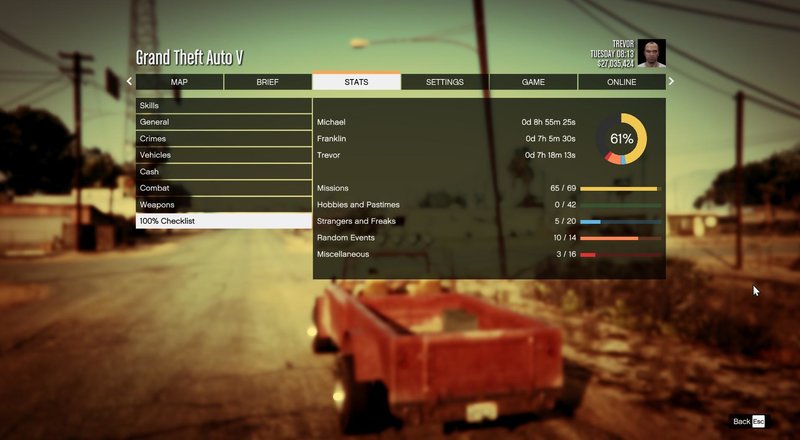Screen dimensions: 800x440
Task: Open the ONLINE tab
Action: (x=621, y=82)
